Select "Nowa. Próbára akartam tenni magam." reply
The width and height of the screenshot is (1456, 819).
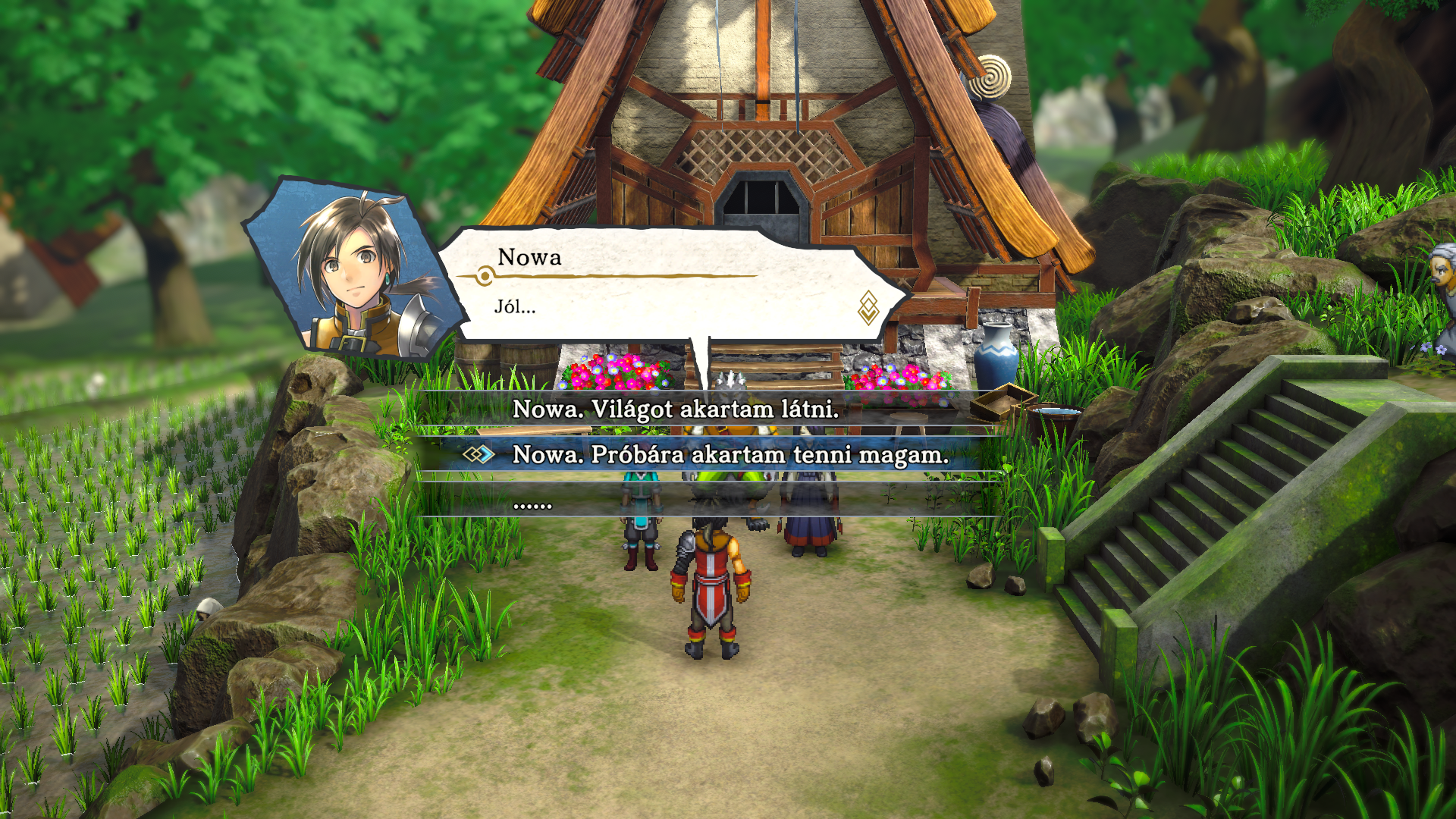(x=730, y=455)
